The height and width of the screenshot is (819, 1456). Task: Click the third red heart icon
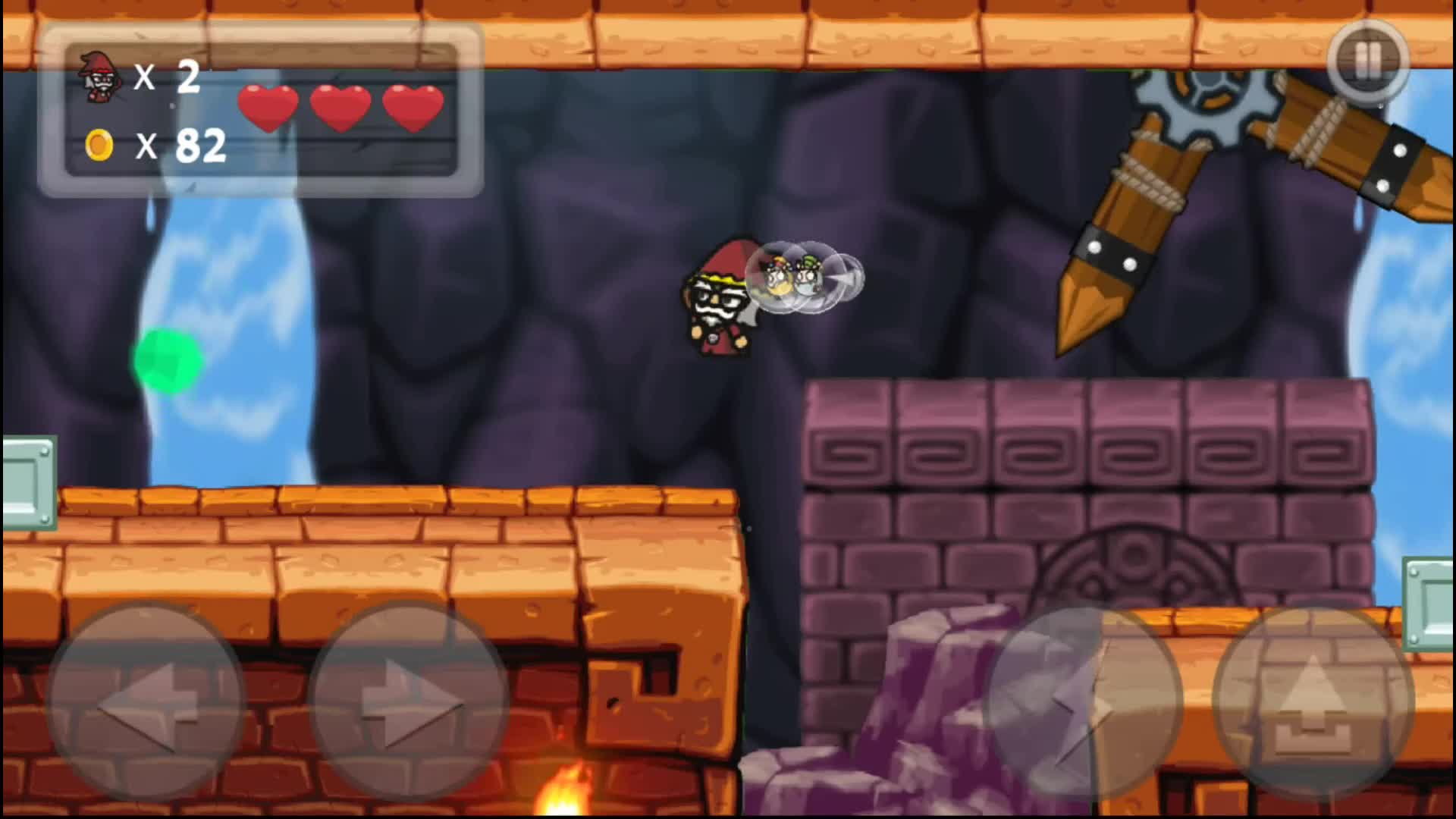point(413,106)
